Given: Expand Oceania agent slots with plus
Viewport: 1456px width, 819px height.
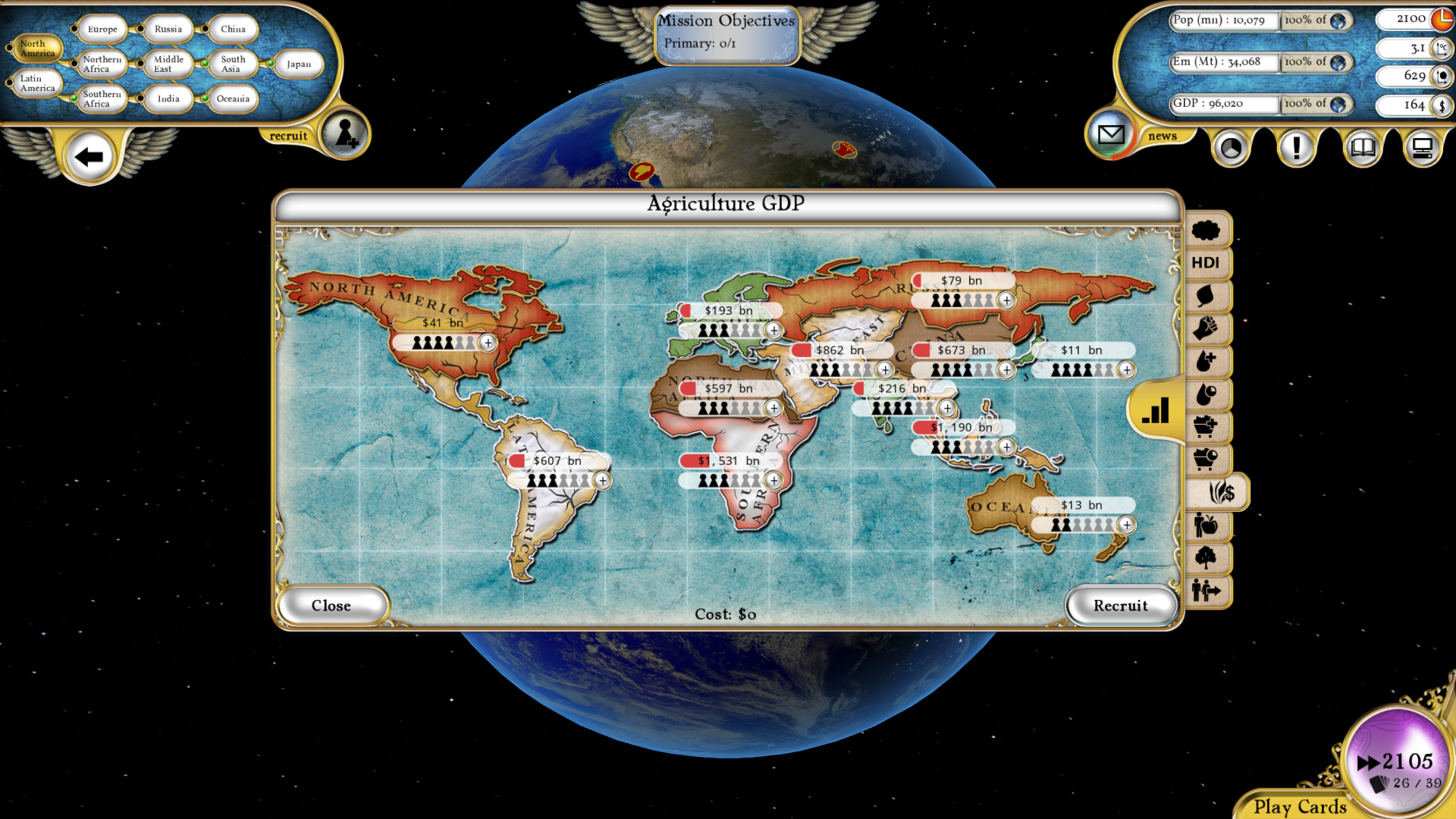Looking at the screenshot, I should click(1127, 524).
